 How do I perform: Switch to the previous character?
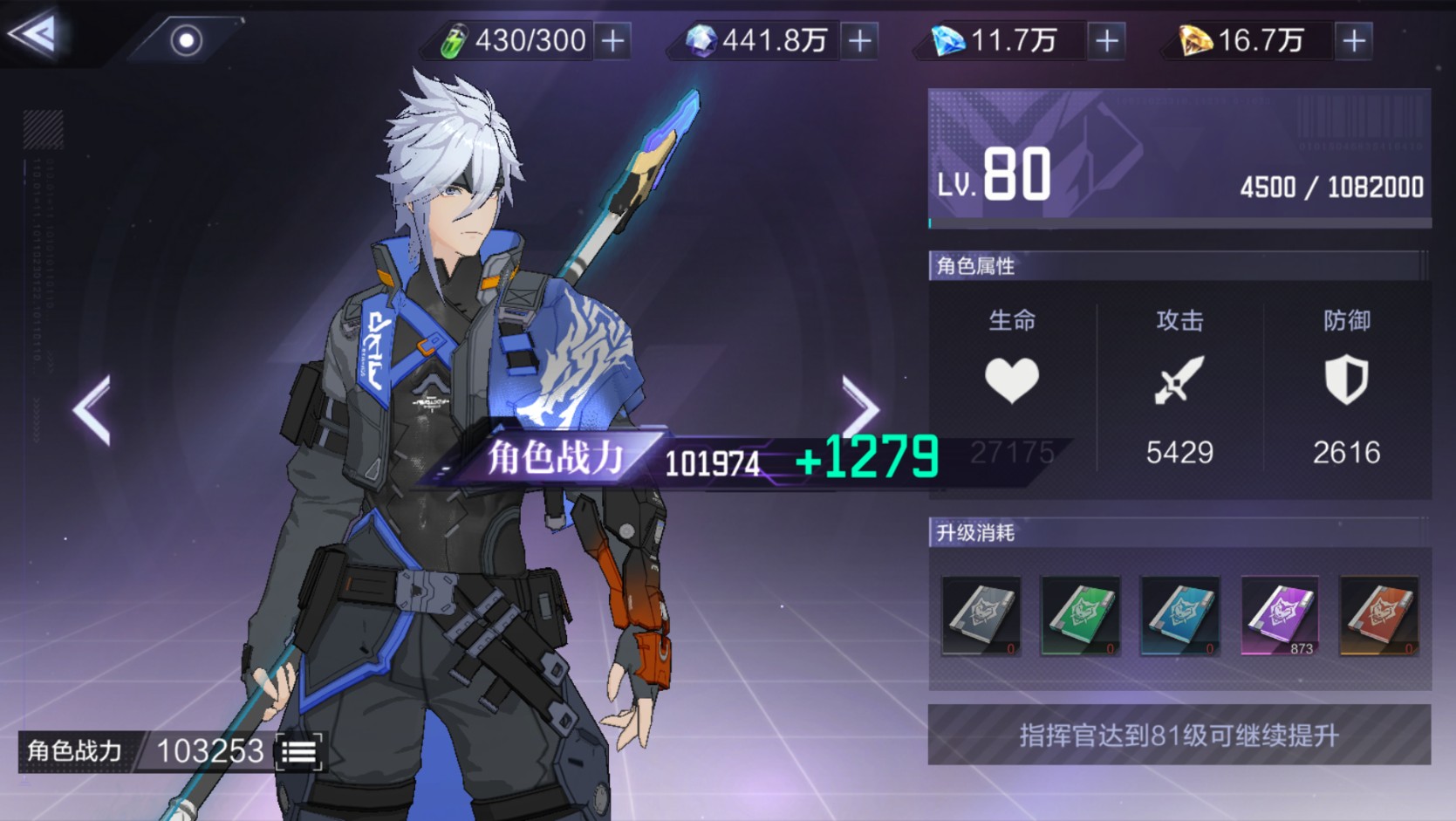pos(92,410)
